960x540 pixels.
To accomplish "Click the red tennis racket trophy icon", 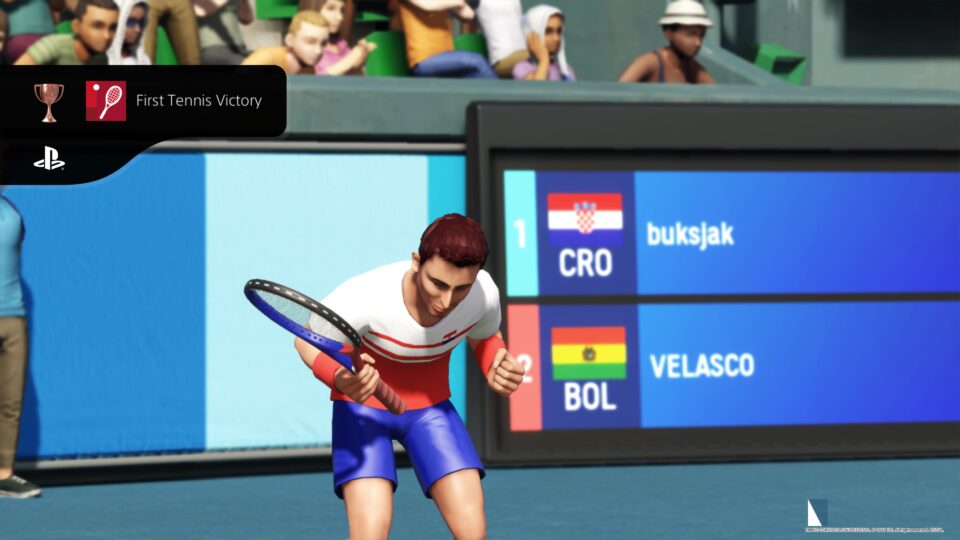I will tap(106, 101).
